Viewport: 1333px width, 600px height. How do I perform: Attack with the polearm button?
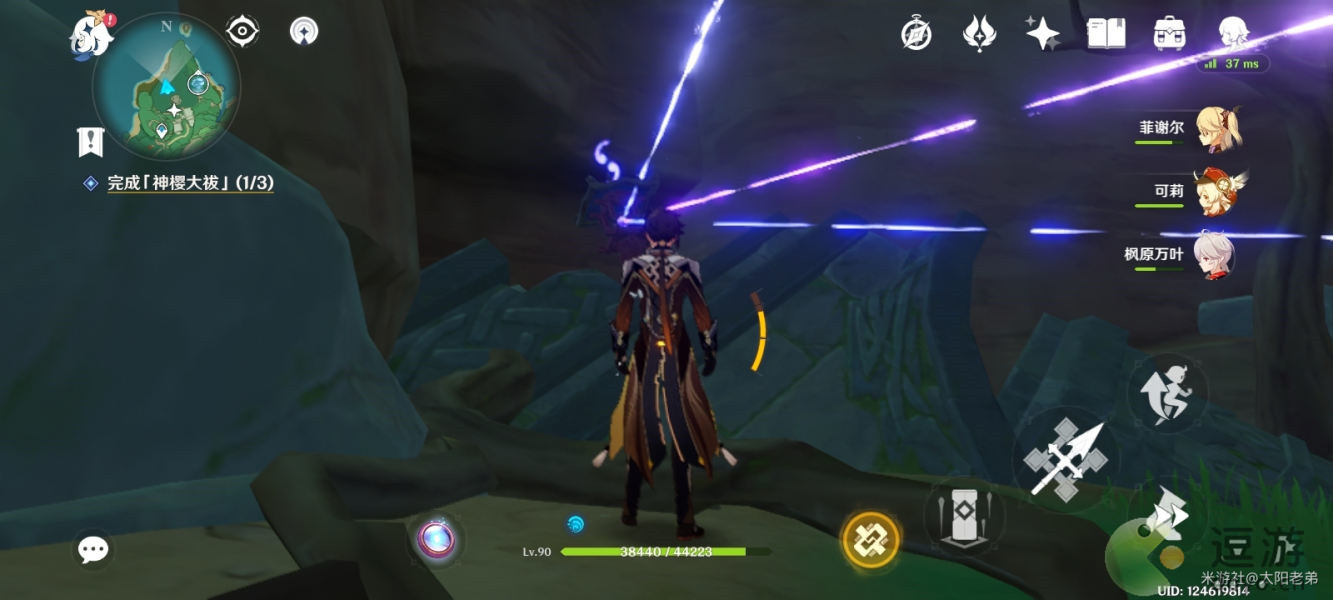point(1067,461)
